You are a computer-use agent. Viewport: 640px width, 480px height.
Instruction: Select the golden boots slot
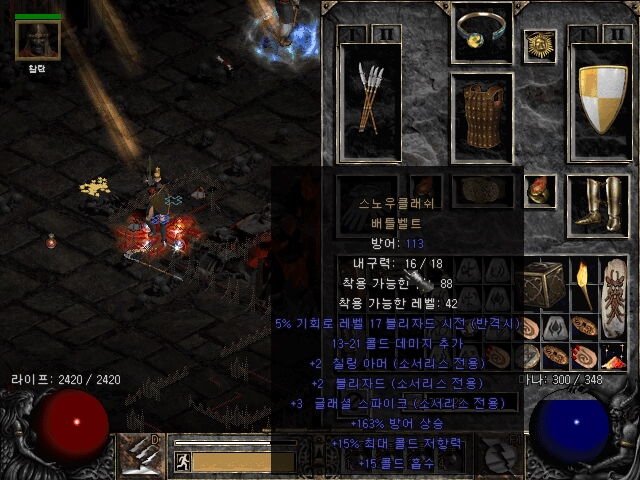tap(597, 203)
